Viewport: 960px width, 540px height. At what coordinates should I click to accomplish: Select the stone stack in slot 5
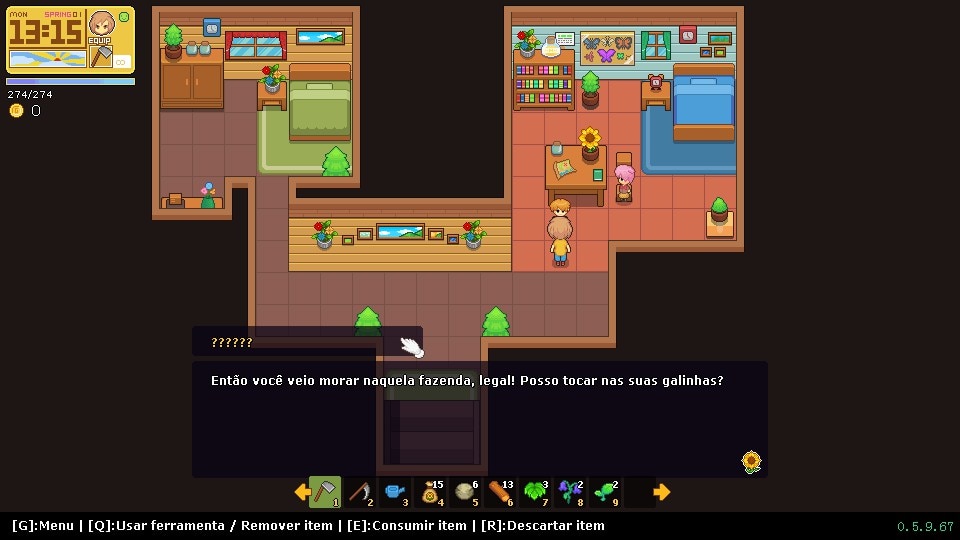(x=466, y=492)
